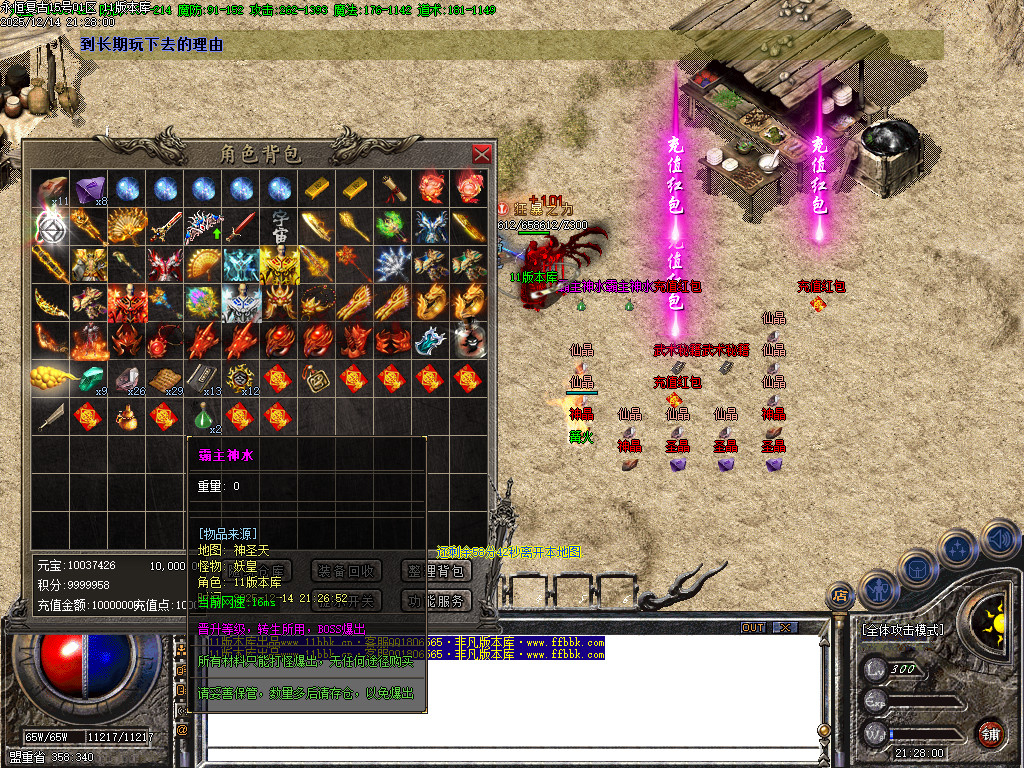Screen dimensions: 1024x768
Task: Select the 宇宙 text item slot
Action: [281, 226]
